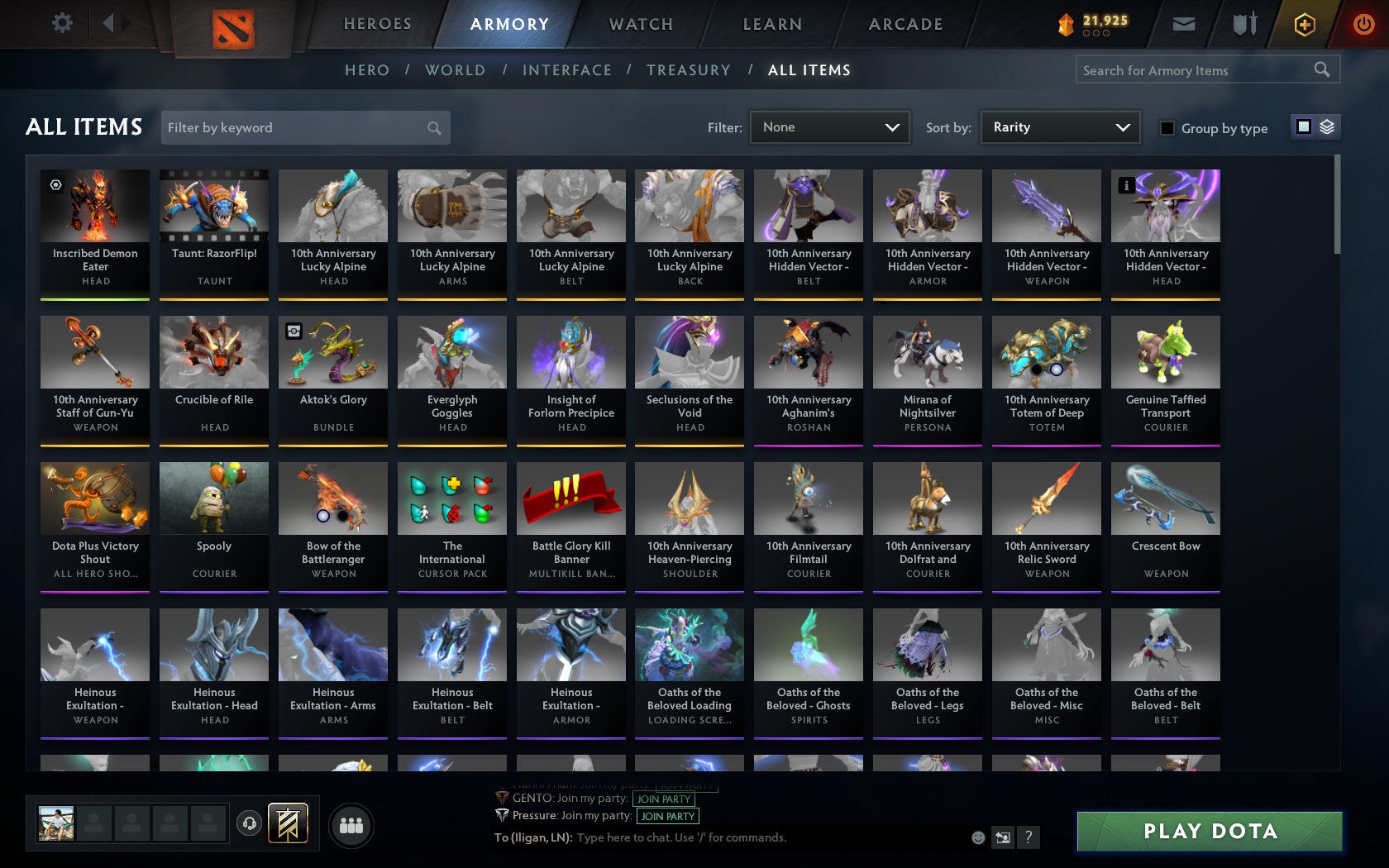Open the friends list with the people icon
Viewport: 1389px width, 868px height.
click(x=352, y=823)
